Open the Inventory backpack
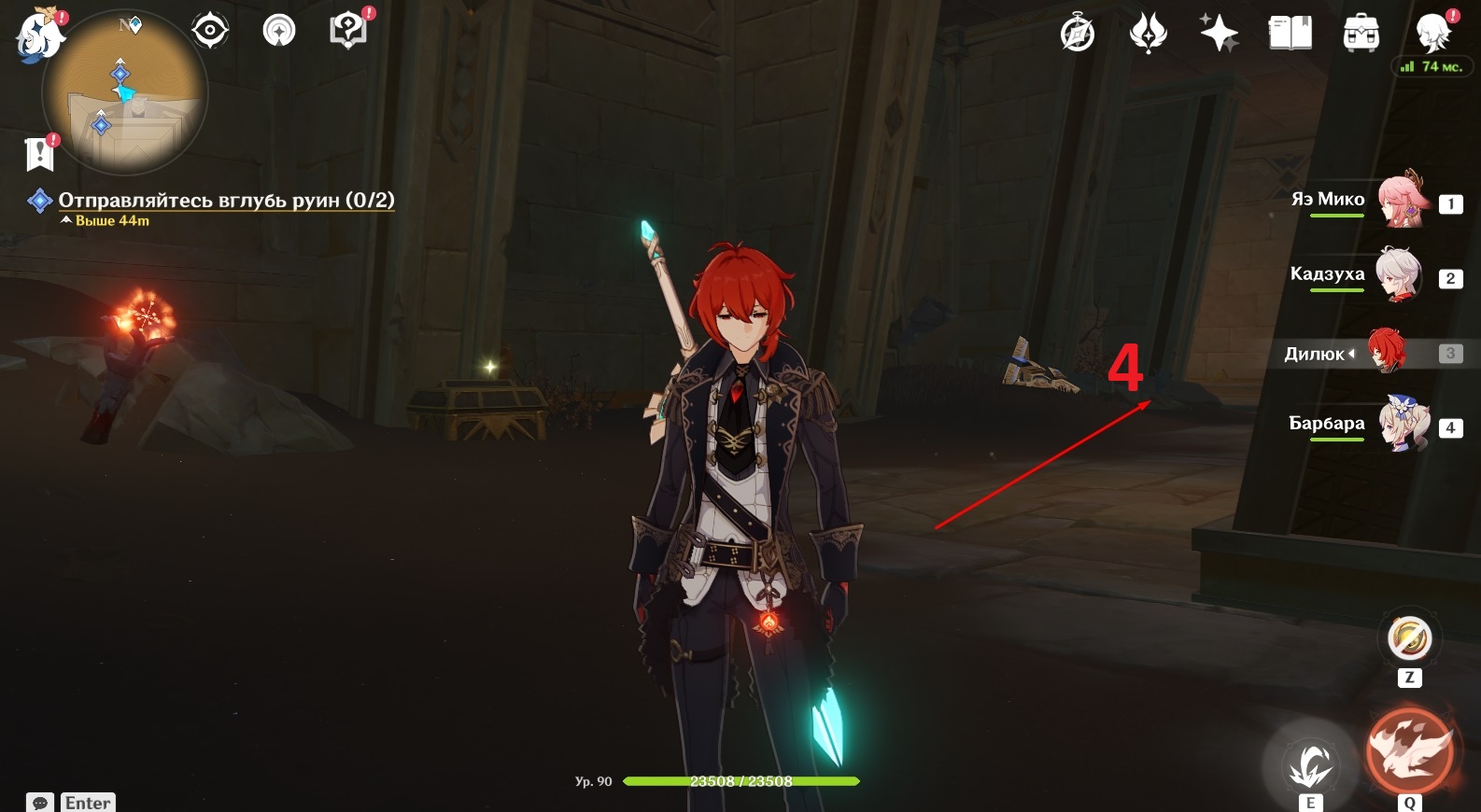Image resolution: width=1481 pixels, height=812 pixels. click(1361, 35)
